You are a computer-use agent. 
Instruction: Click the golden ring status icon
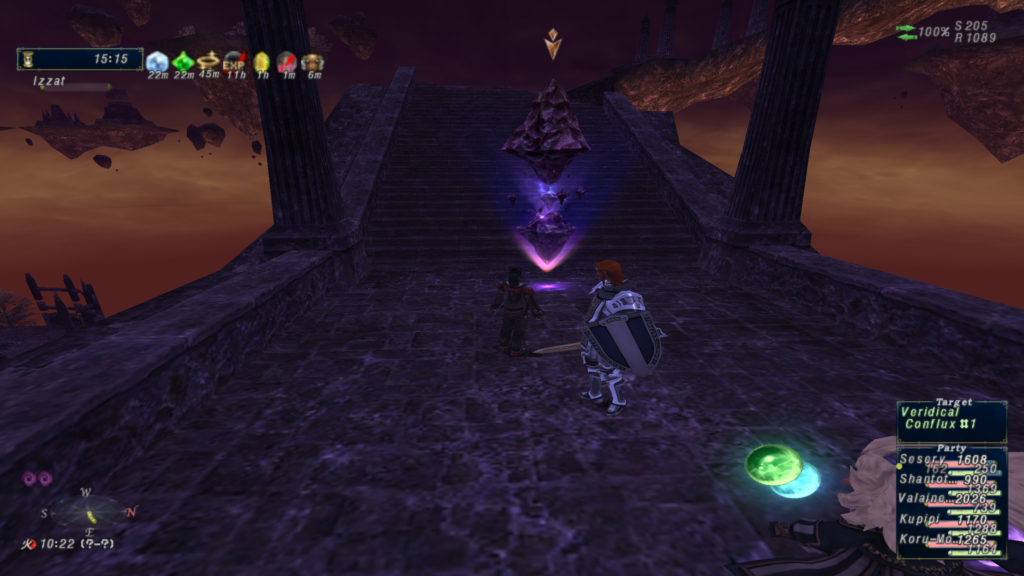208,62
